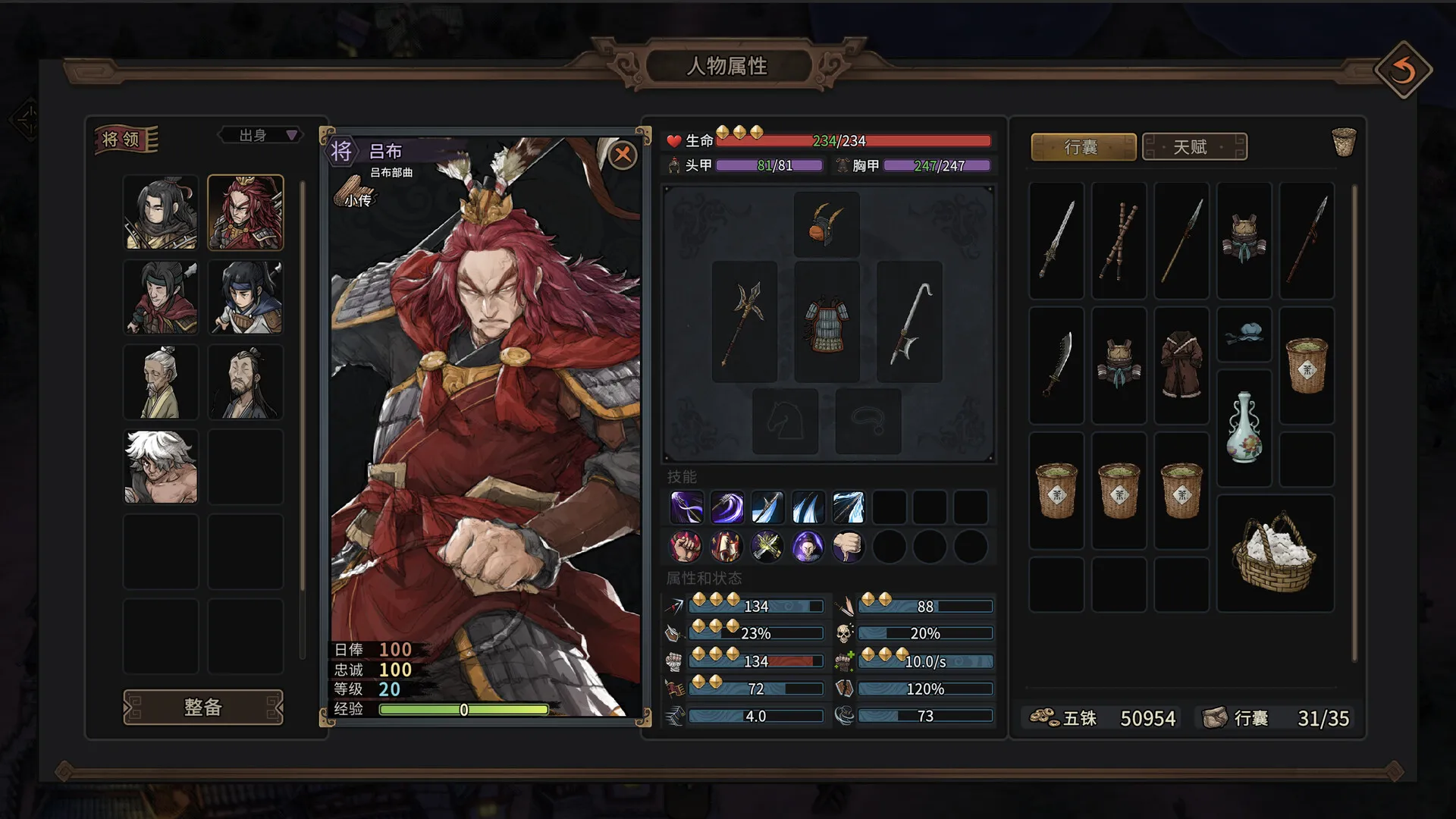This screenshot has width=1456, height=819.
Task: Click the horse mount equipment slot
Action: coord(785,419)
